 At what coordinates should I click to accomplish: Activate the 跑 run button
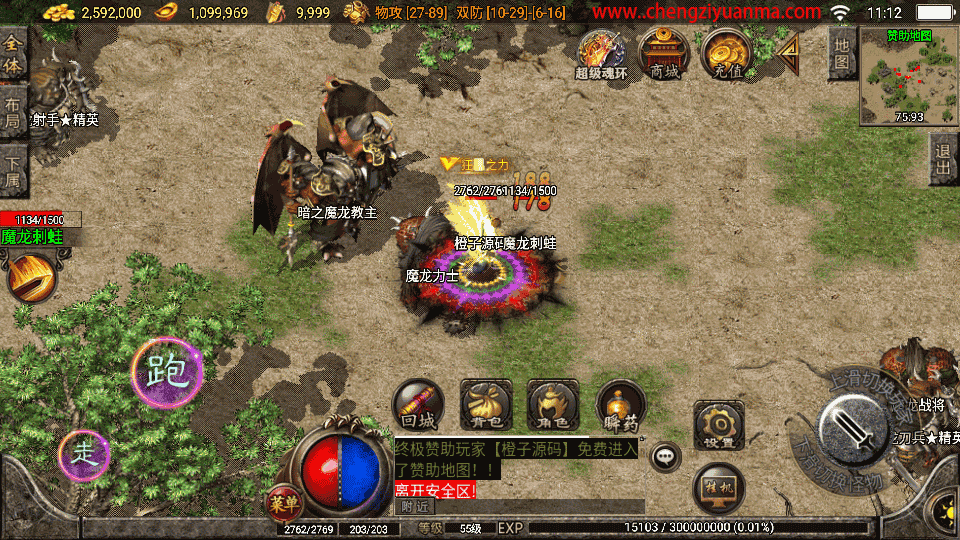[x=167, y=372]
